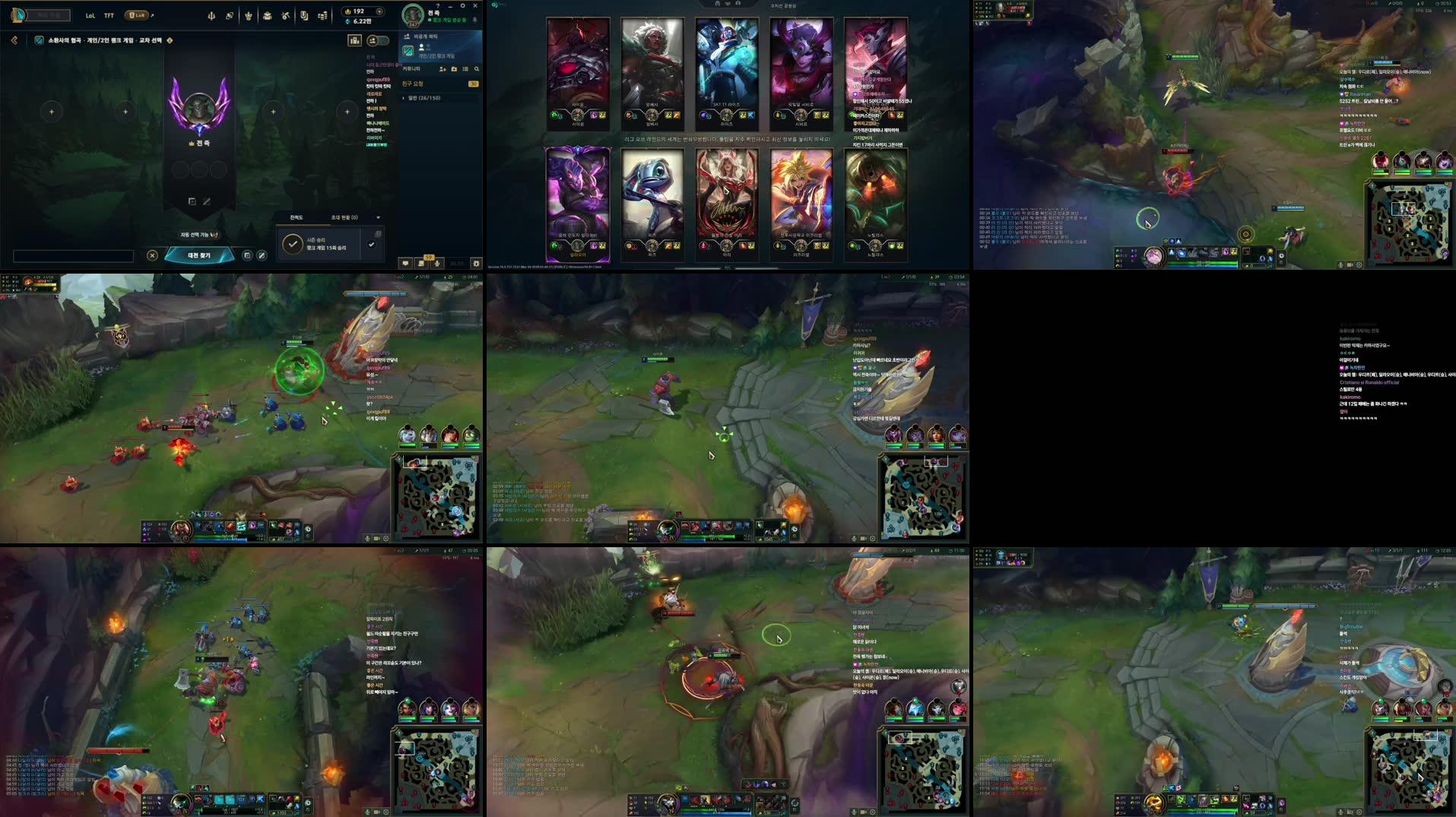Click the ranked stats icon beside the party toggle
Screen dimensions: 1456x817
tap(354, 41)
